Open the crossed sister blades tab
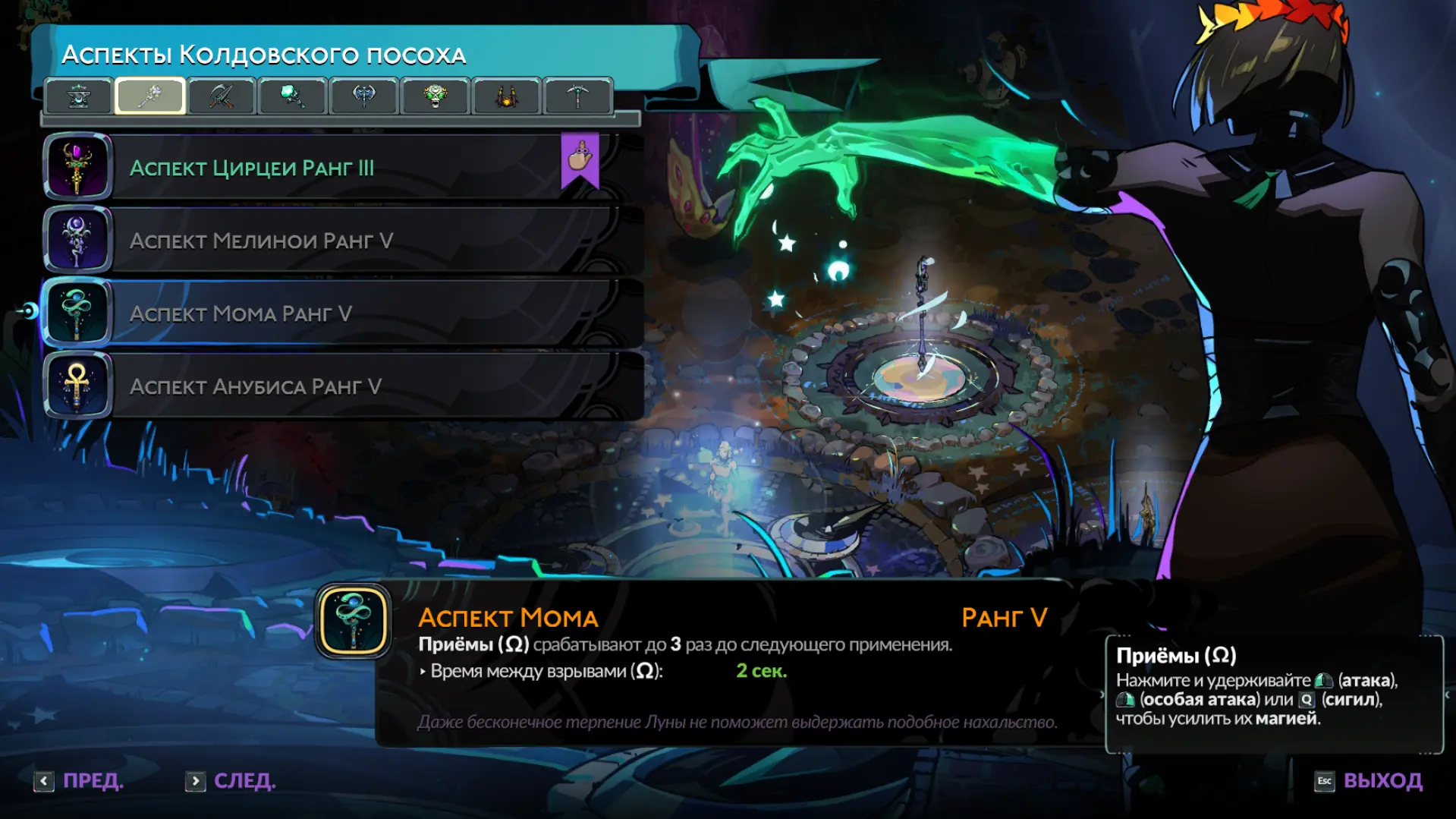This screenshot has height=819, width=1456. (221, 96)
